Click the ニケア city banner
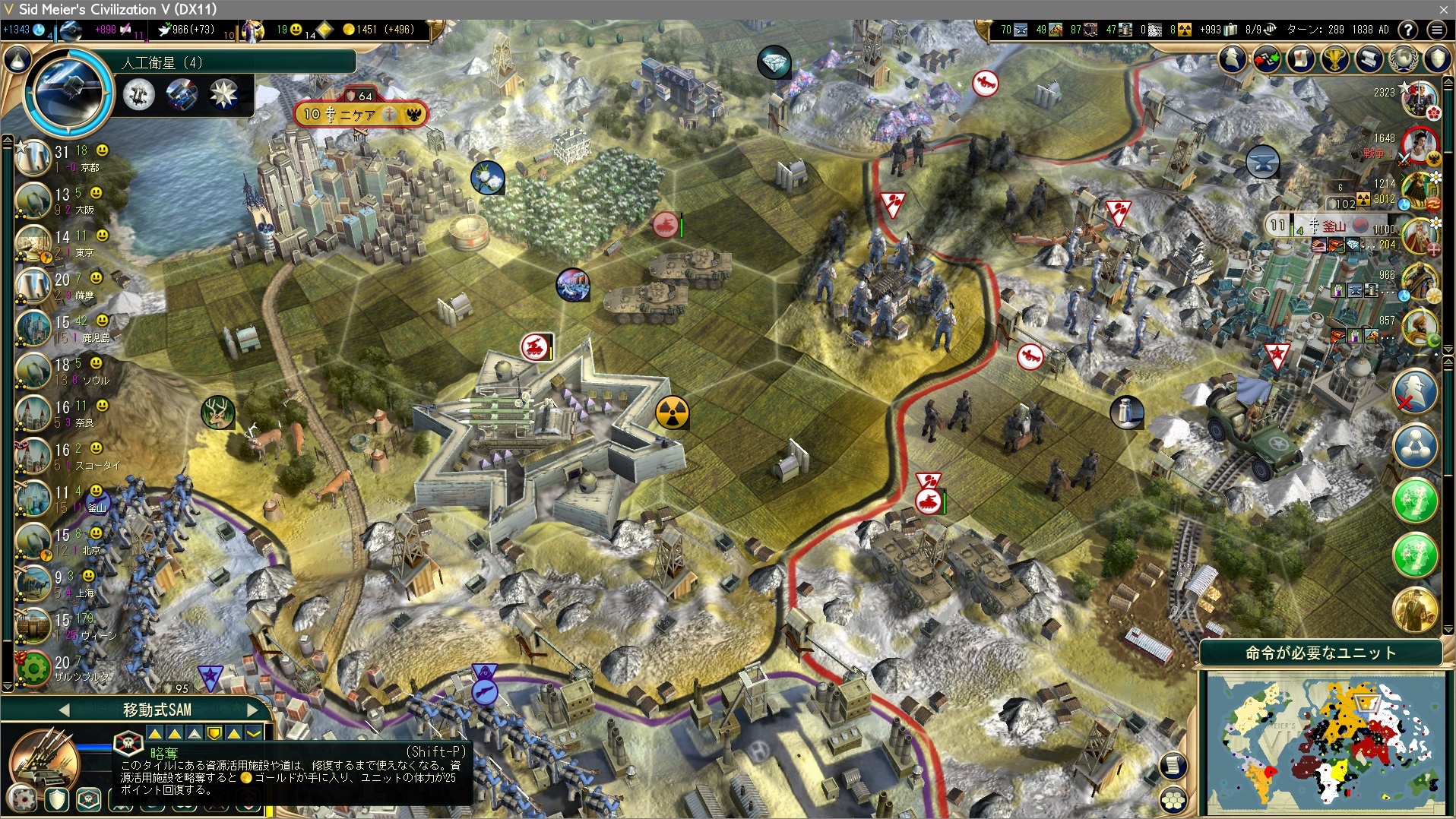Screen dimensions: 1456x819 359,115
